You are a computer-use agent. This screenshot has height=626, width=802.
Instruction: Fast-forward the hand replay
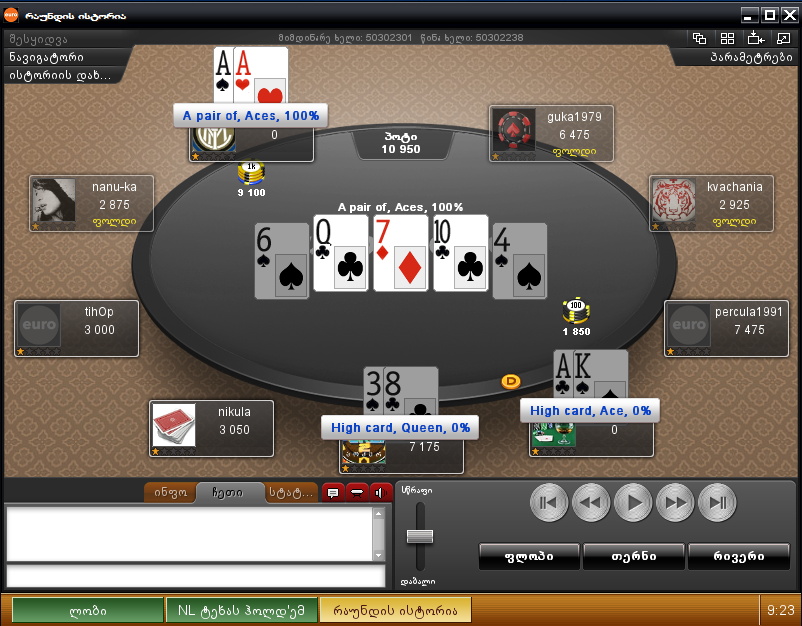click(x=674, y=501)
